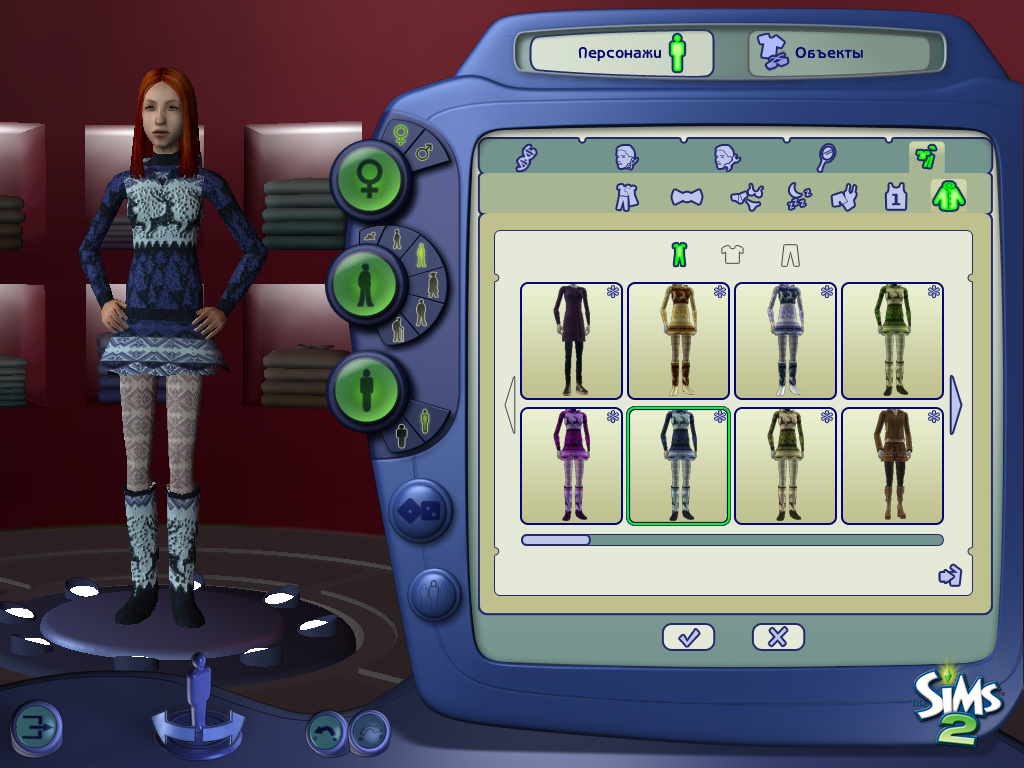This screenshot has height=768, width=1024.
Task: Show the next page of outfits
Action: 955,404
